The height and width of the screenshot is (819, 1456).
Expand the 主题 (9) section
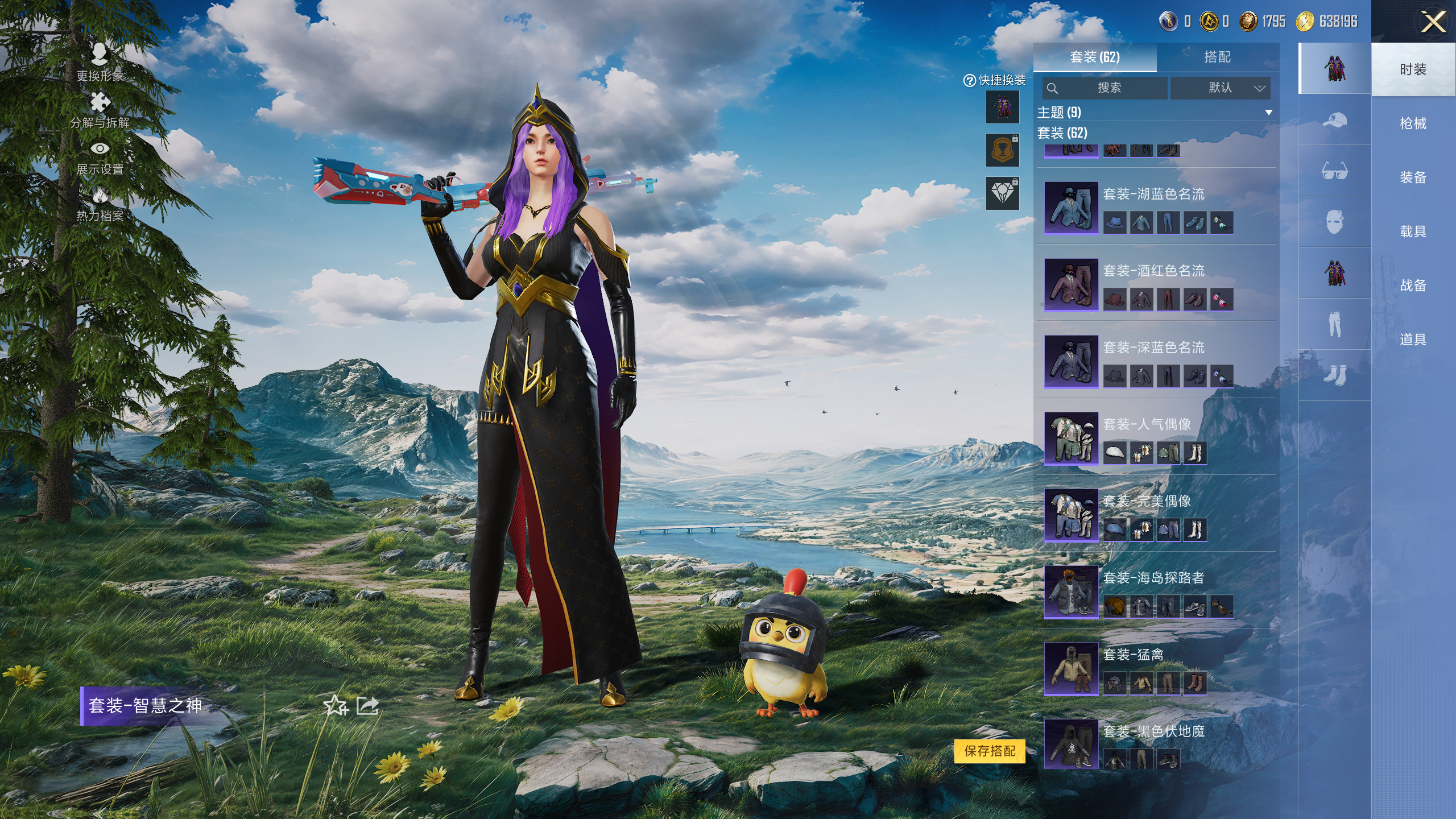(1155, 112)
